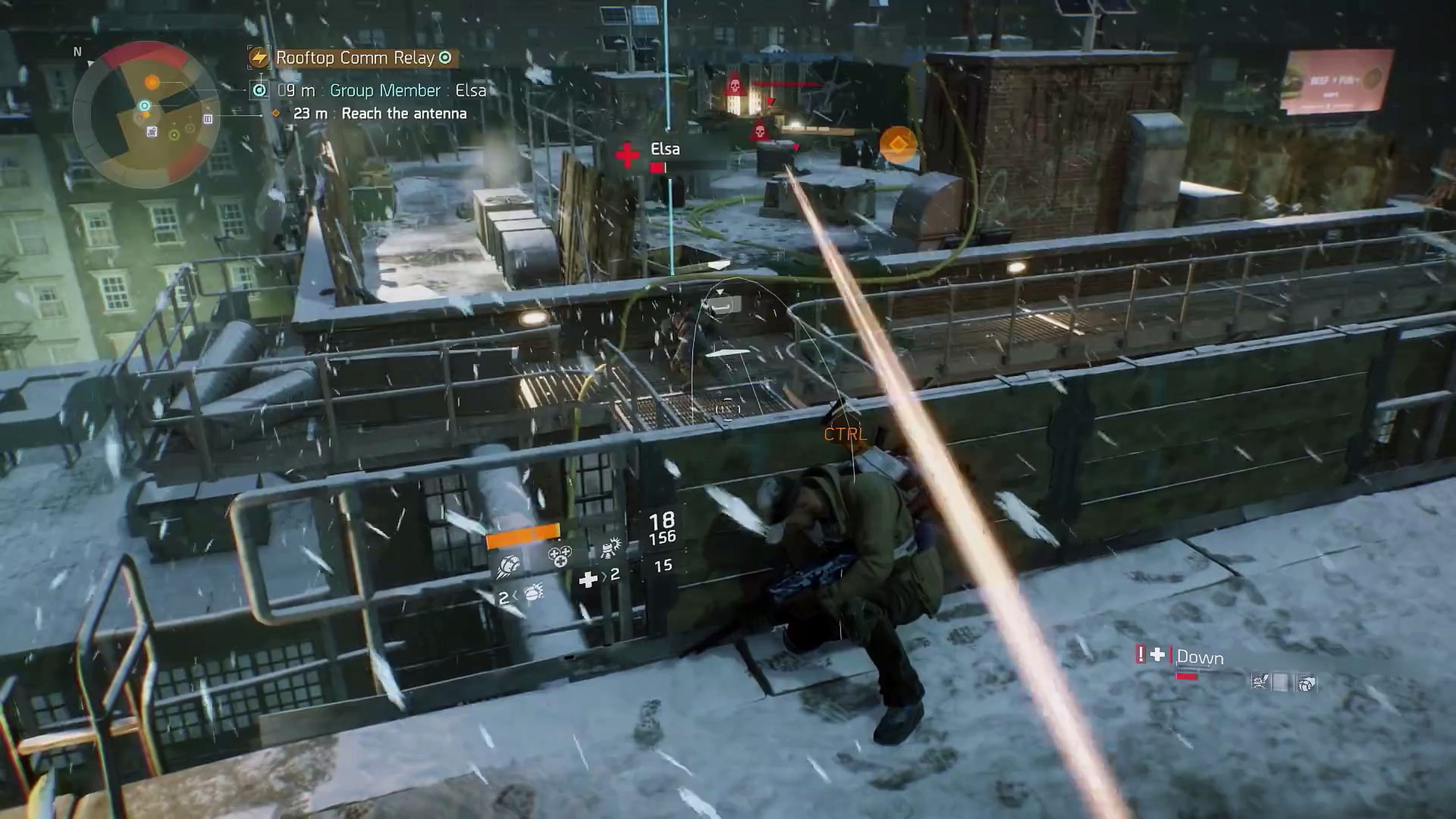The height and width of the screenshot is (819, 1456).
Task: Select the N compass marker on the minimap
Action: tap(78, 52)
